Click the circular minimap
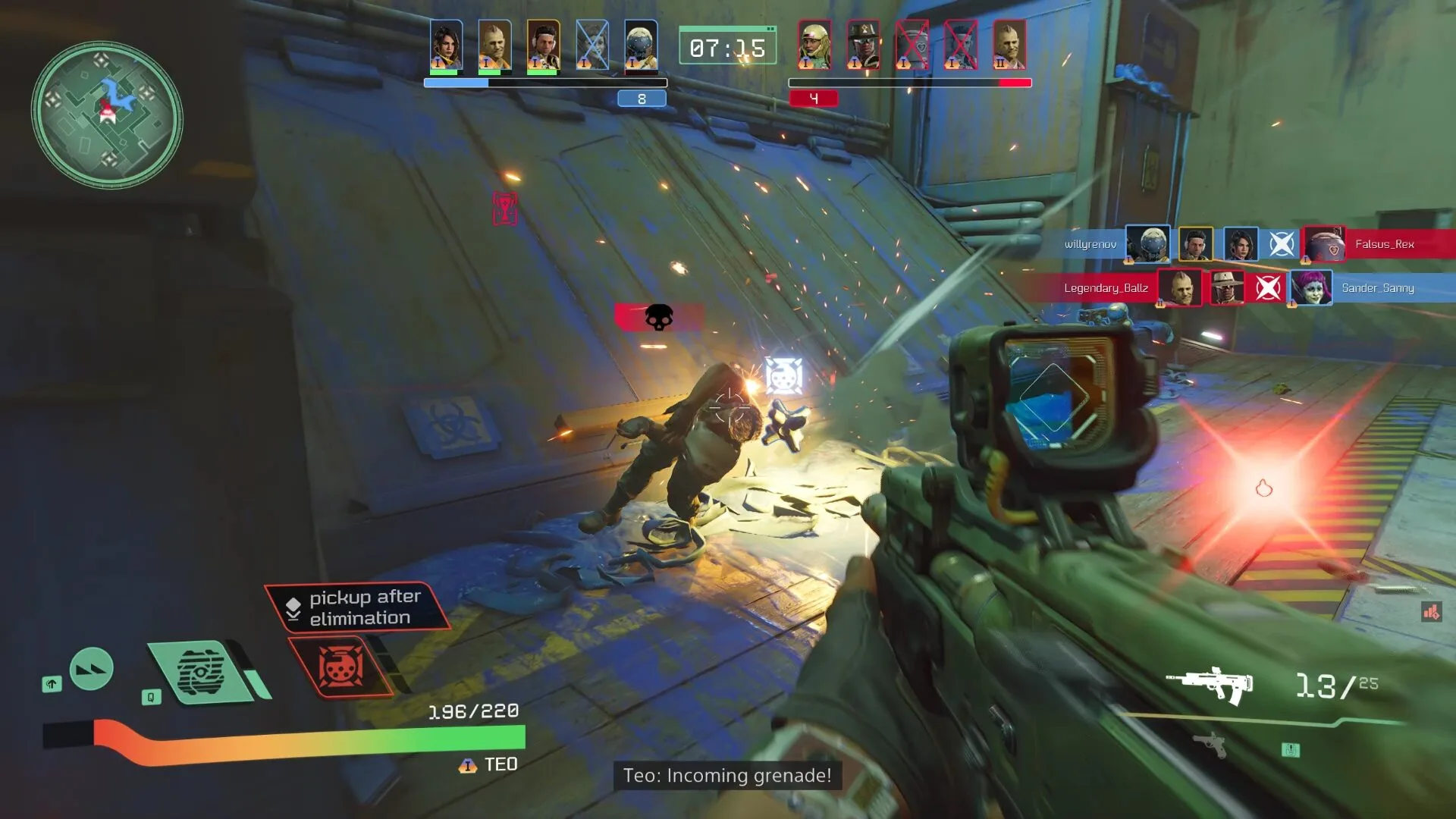Image resolution: width=1456 pixels, height=819 pixels. pyautogui.click(x=107, y=115)
